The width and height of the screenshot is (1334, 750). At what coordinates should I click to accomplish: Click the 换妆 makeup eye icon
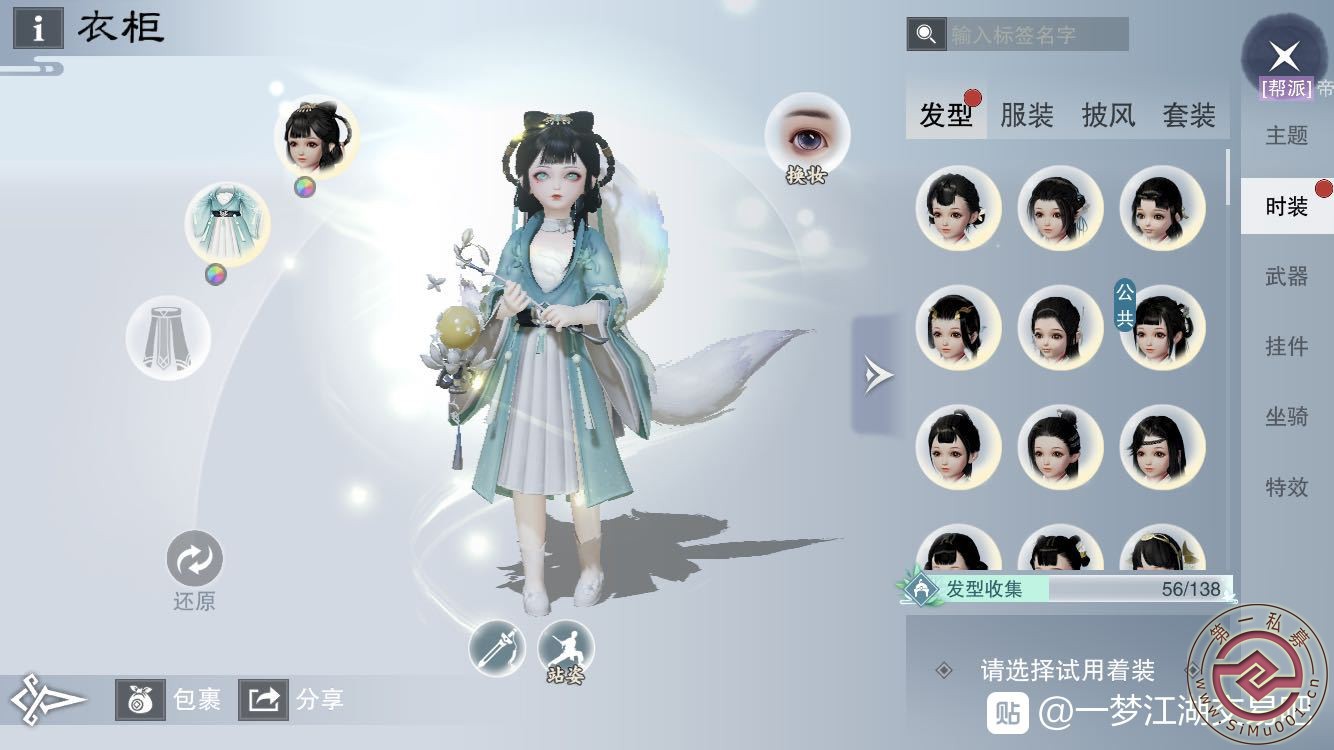[x=807, y=137]
